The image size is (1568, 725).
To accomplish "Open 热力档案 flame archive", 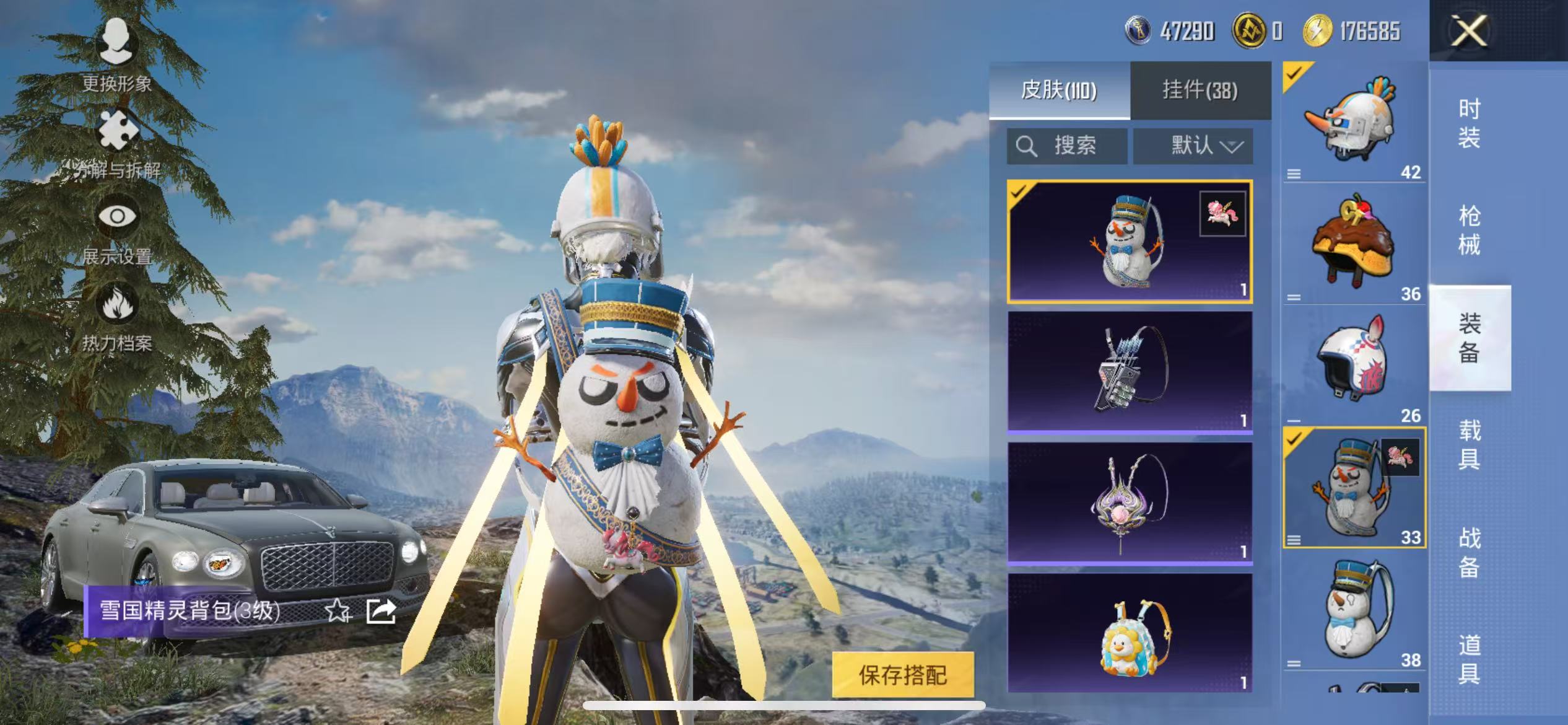I will click(117, 317).
